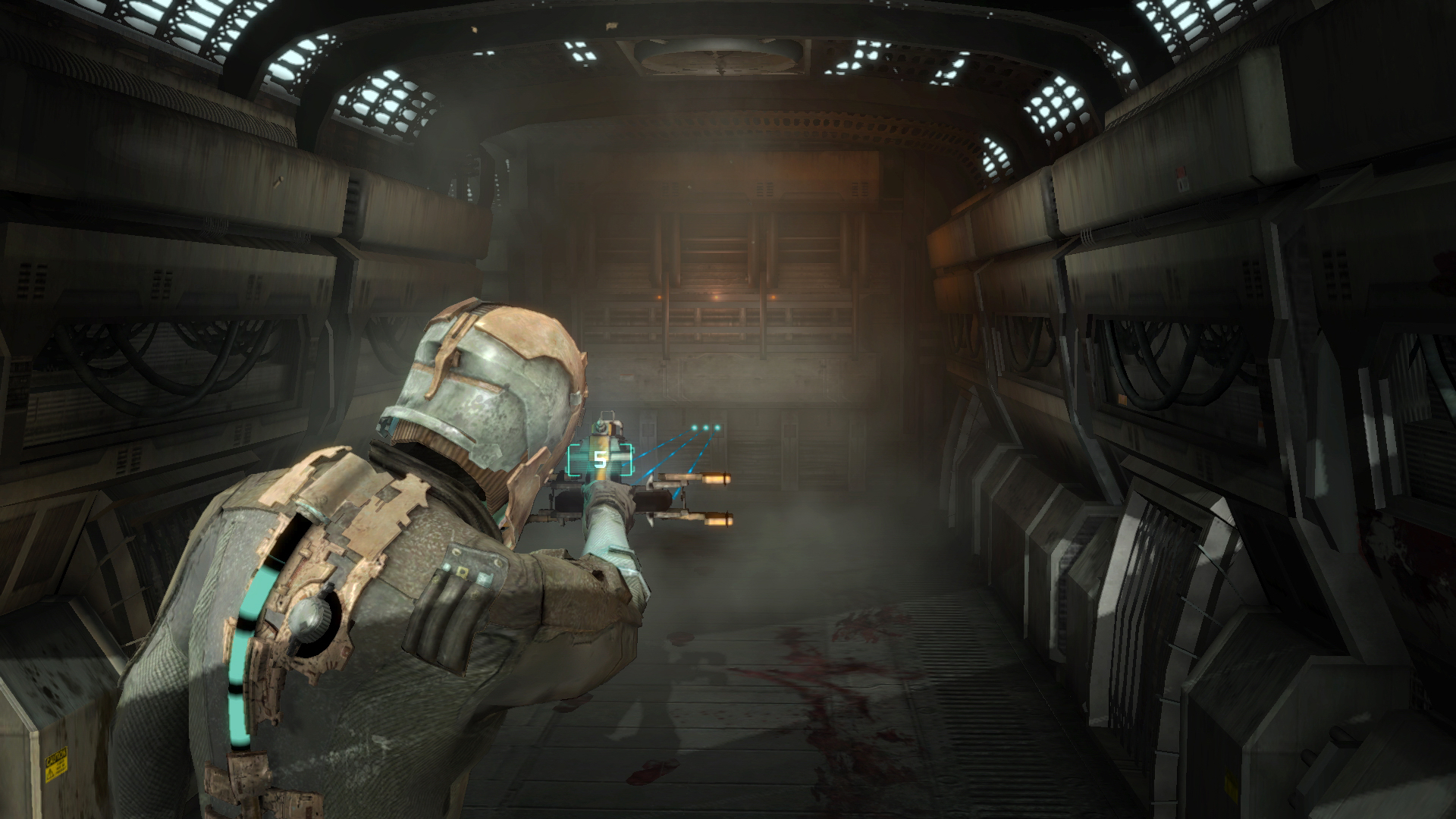Select the holographic ammo counter showing 5

tap(600, 459)
